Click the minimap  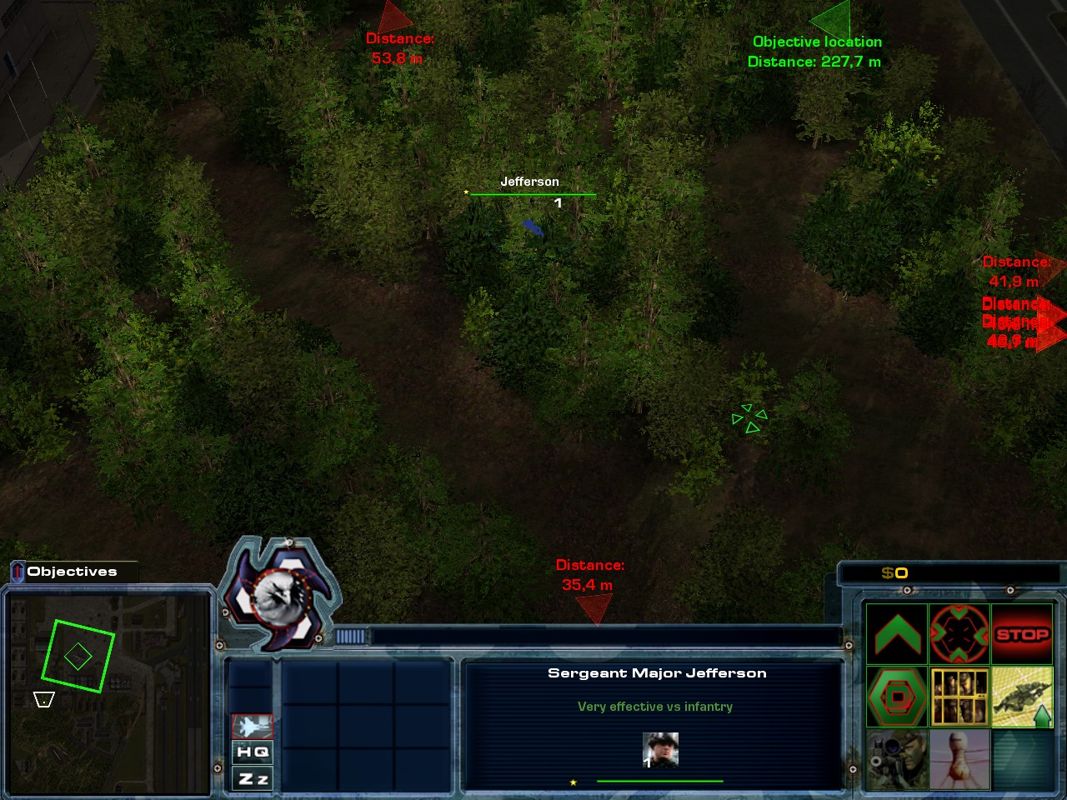tap(110, 690)
